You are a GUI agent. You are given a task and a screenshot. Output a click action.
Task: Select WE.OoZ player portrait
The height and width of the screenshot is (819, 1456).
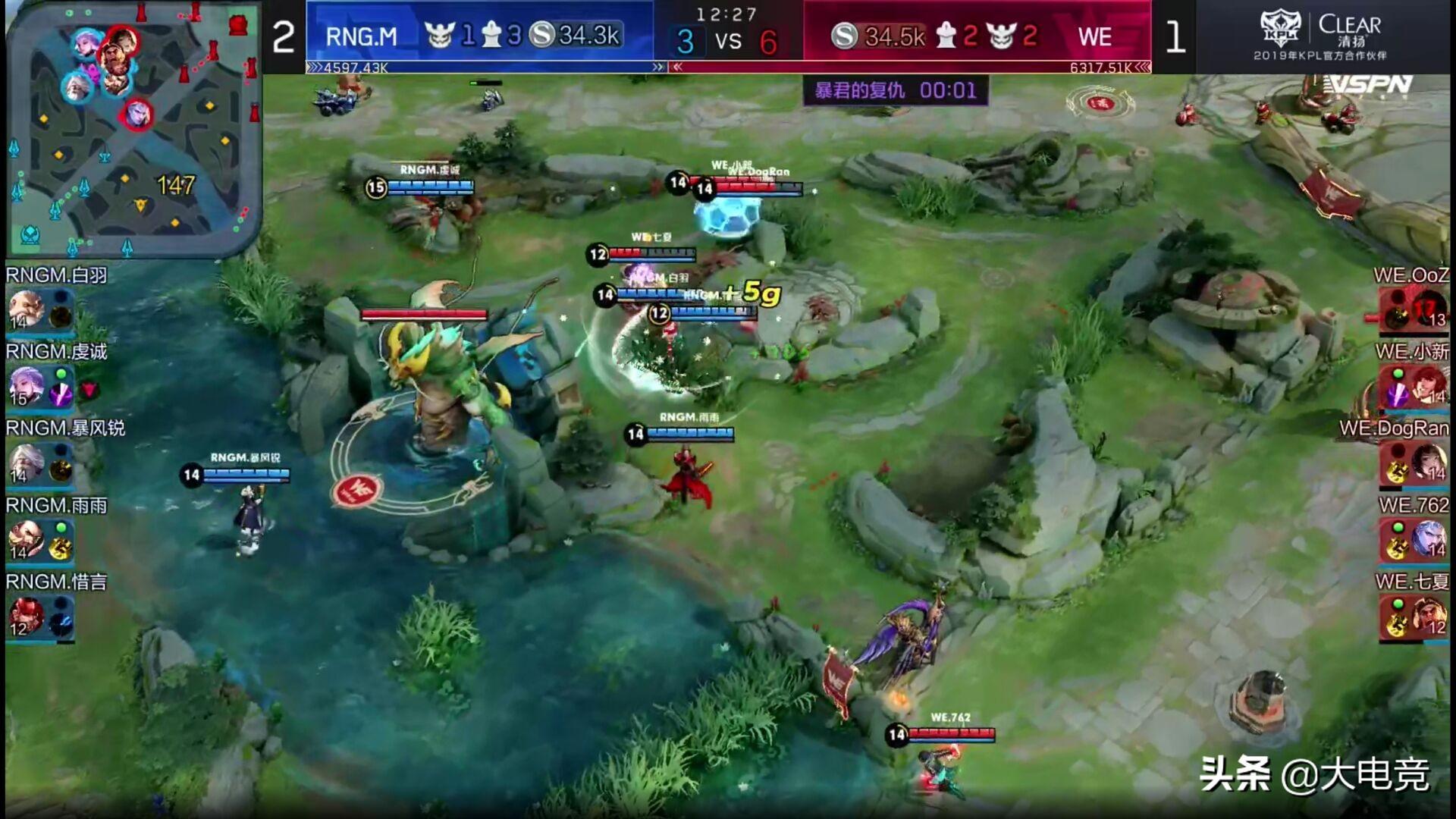pyautogui.click(x=1429, y=309)
